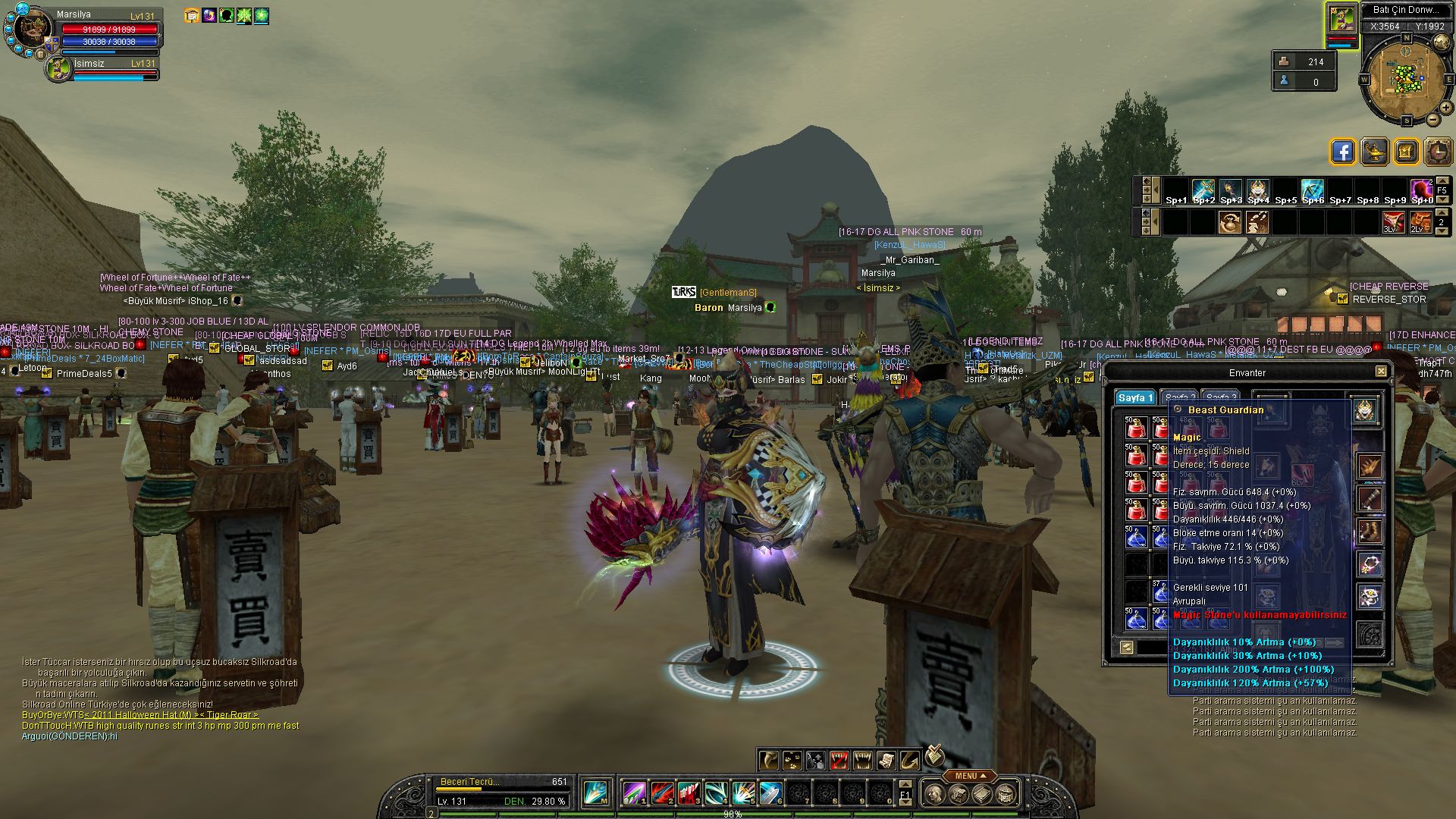Image resolution: width=1456 pixels, height=819 pixels.
Task: Close the Envanter inventory window
Action: click(1381, 372)
